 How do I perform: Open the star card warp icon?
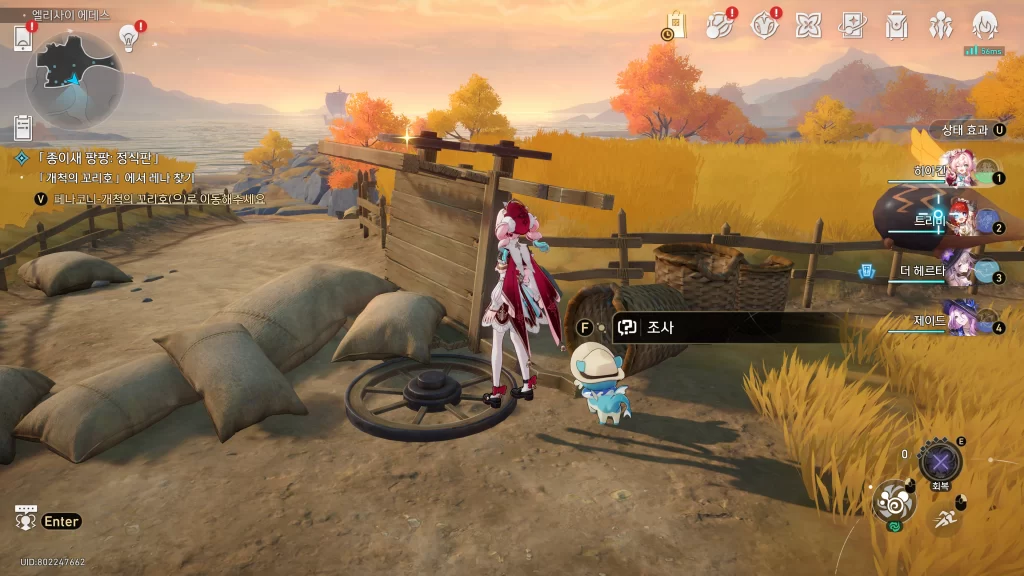(853, 25)
